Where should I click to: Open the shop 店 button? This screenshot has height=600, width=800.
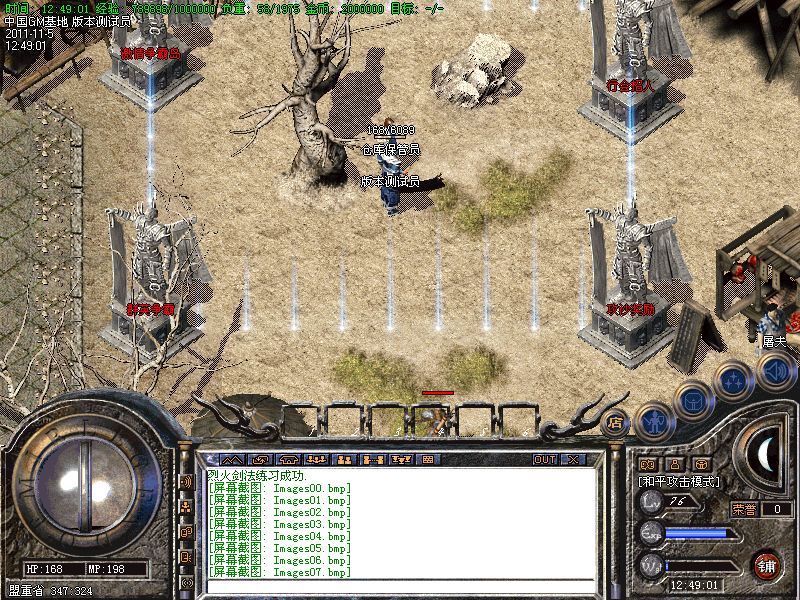point(615,421)
